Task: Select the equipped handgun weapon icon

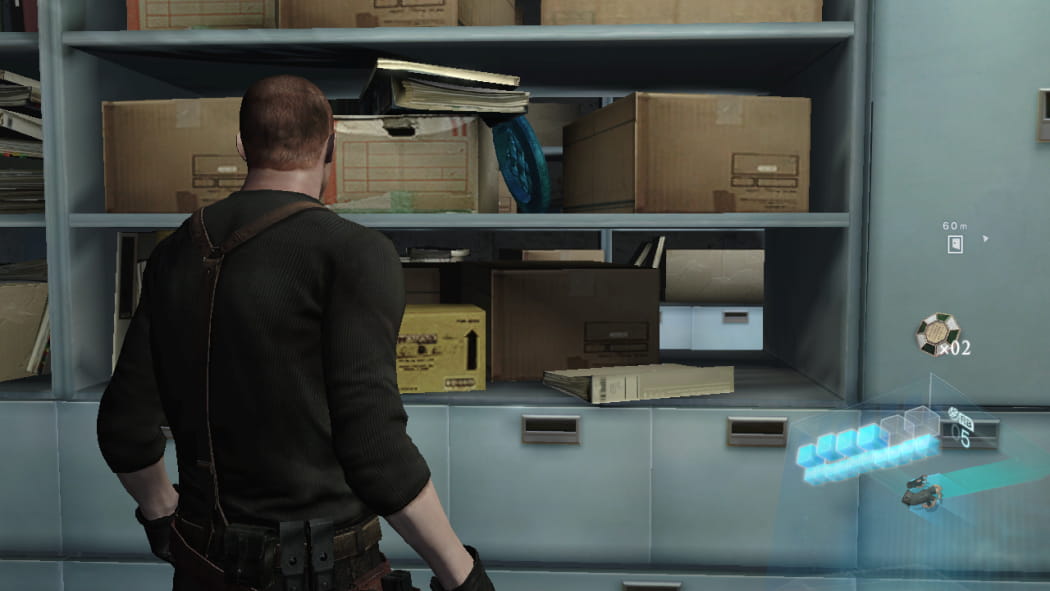Action: 919,492
